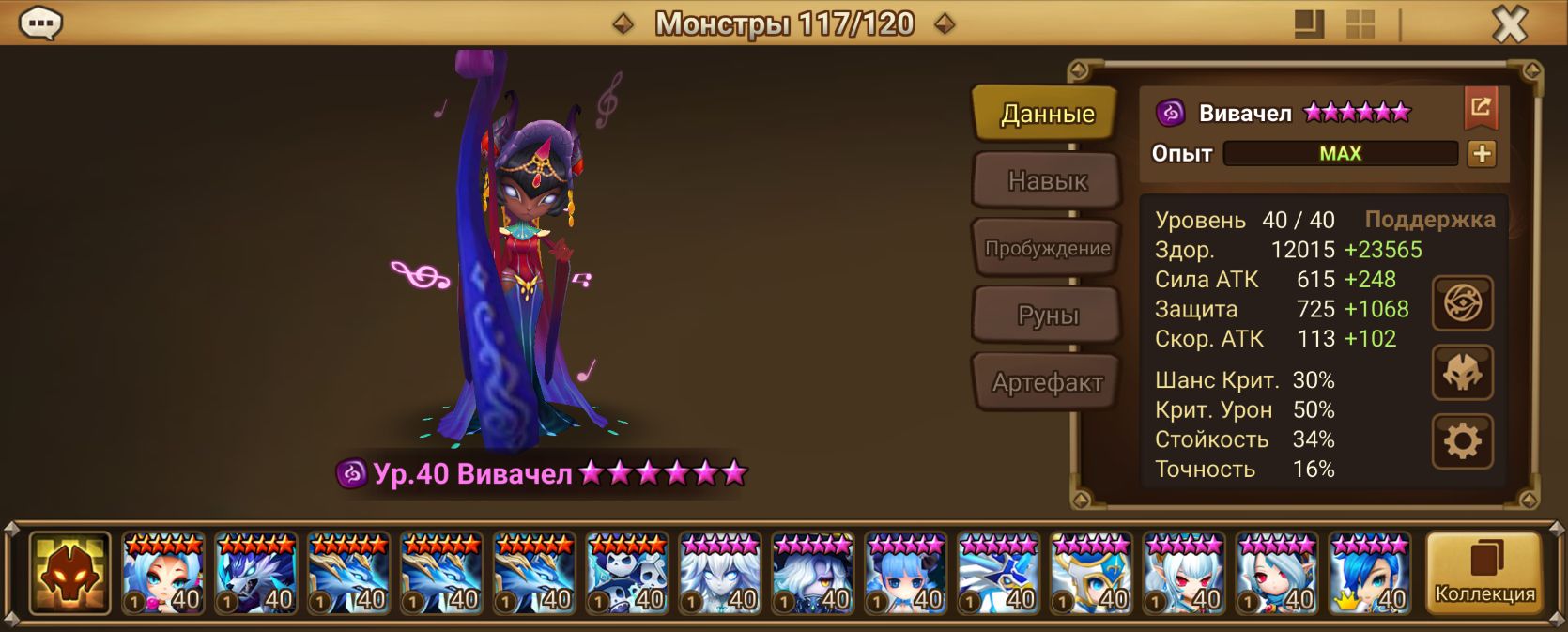Click the glowing mask filter icon
The width and height of the screenshot is (1568, 632).
pyautogui.click(x=69, y=573)
